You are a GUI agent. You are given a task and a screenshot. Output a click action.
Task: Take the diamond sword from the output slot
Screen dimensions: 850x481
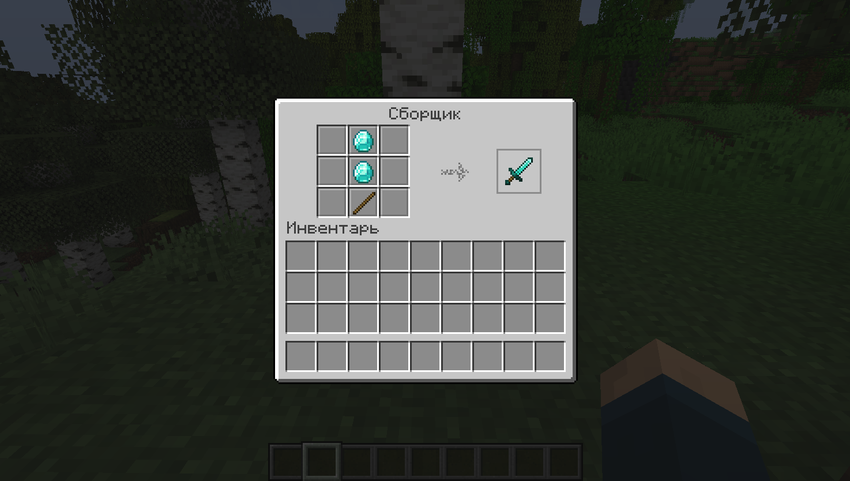[518, 171]
